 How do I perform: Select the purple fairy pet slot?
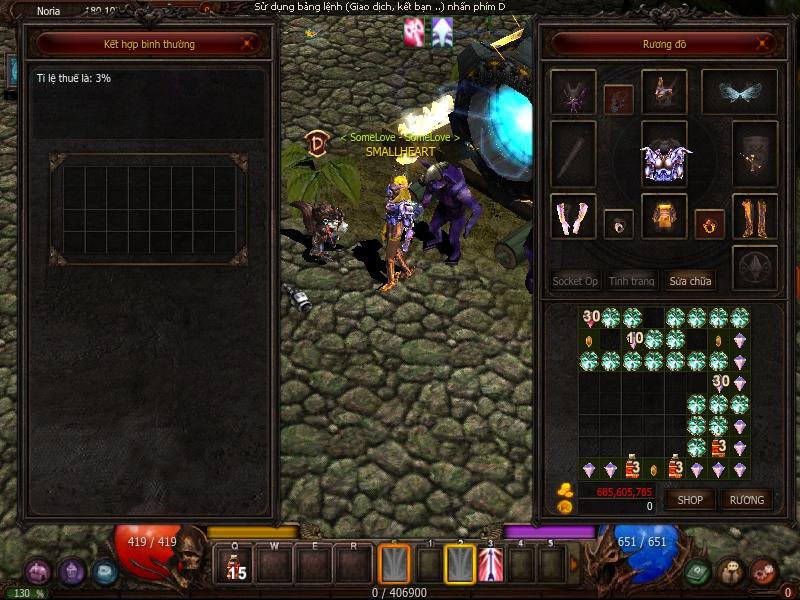pos(573,93)
